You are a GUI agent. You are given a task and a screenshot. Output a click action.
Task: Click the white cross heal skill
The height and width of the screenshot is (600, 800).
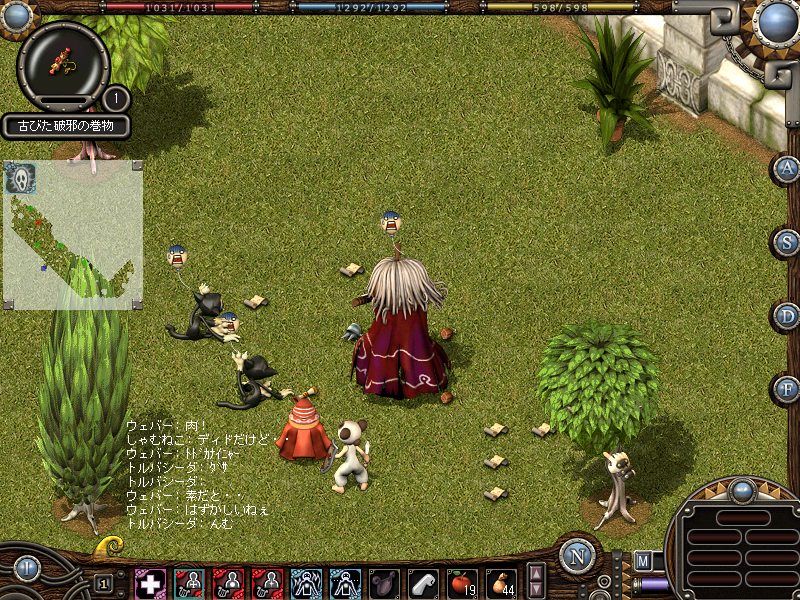pos(150,583)
